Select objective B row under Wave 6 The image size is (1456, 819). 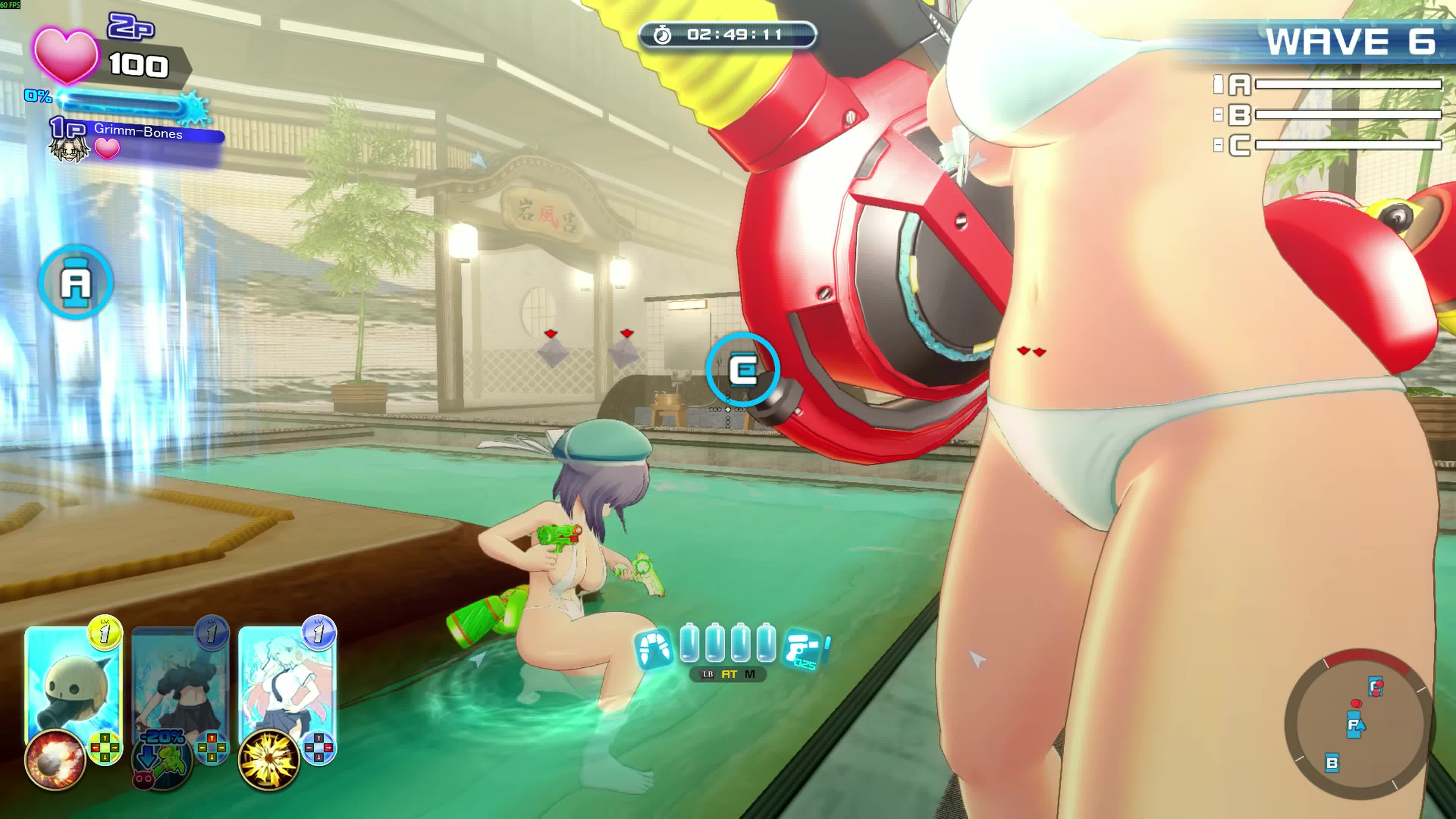click(1328, 115)
